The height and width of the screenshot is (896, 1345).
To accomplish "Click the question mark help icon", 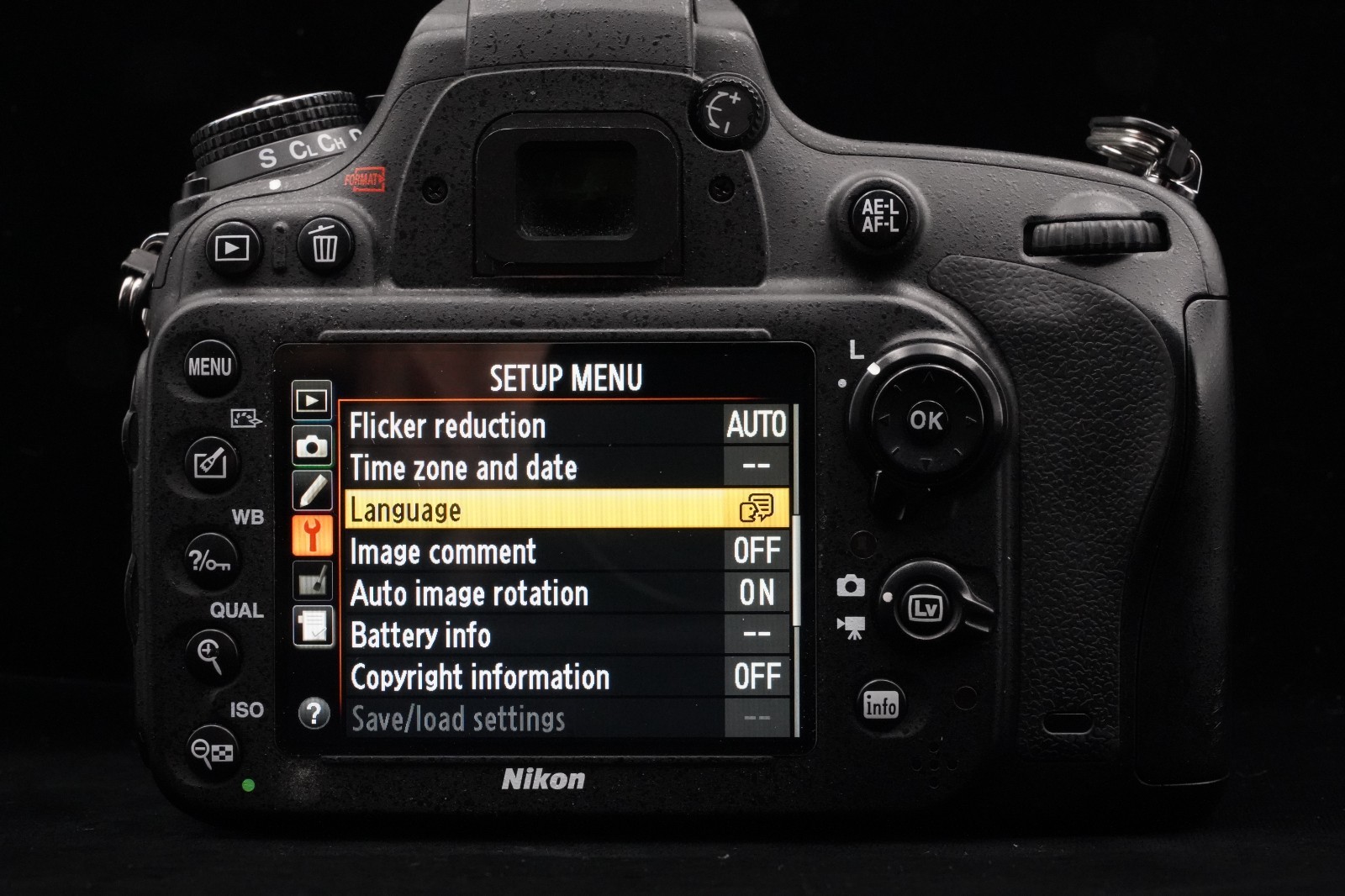I will click(314, 714).
